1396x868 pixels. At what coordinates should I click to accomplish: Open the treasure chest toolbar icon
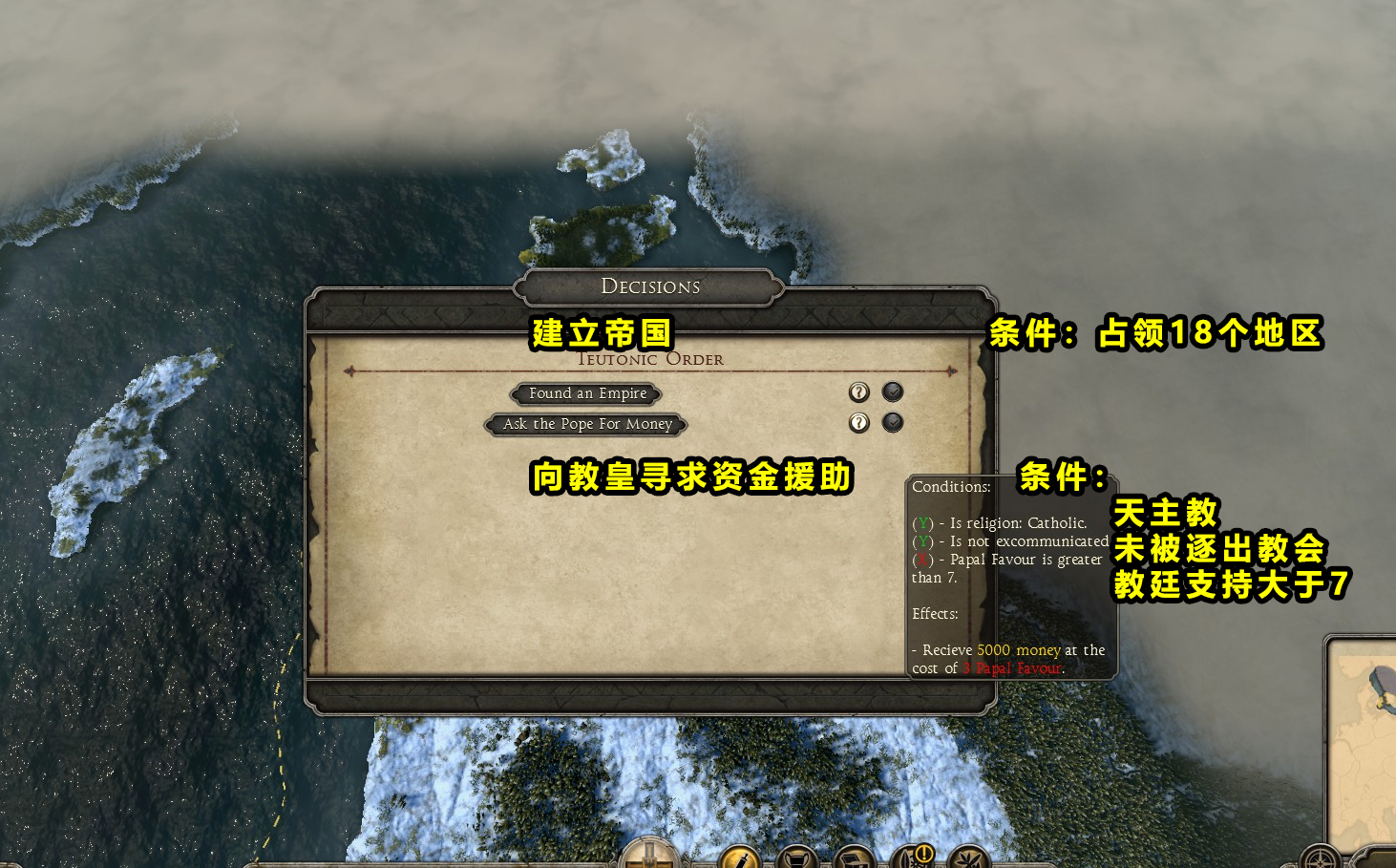[x=854, y=858]
